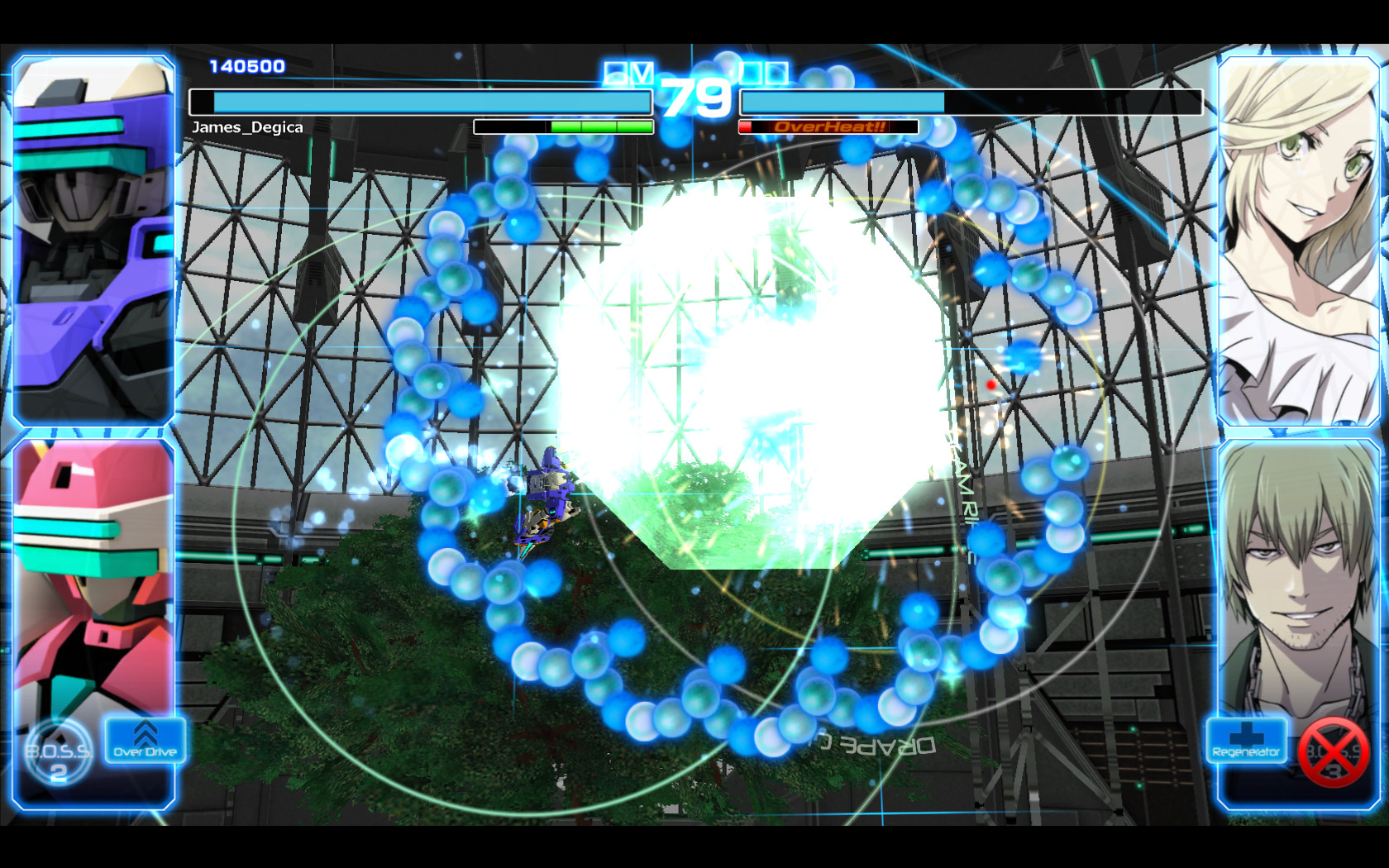
Task: Click the OverHeat!! warning indicator
Action: tap(828, 126)
